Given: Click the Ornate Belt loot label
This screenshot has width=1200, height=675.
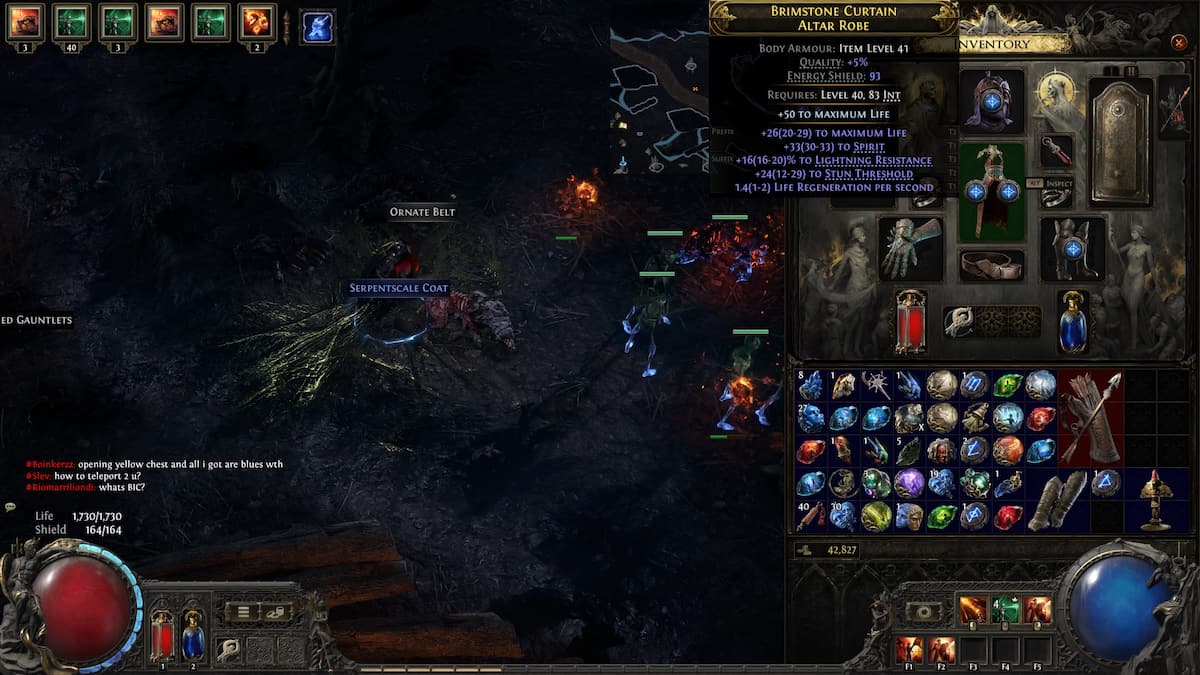Looking at the screenshot, I should [423, 212].
